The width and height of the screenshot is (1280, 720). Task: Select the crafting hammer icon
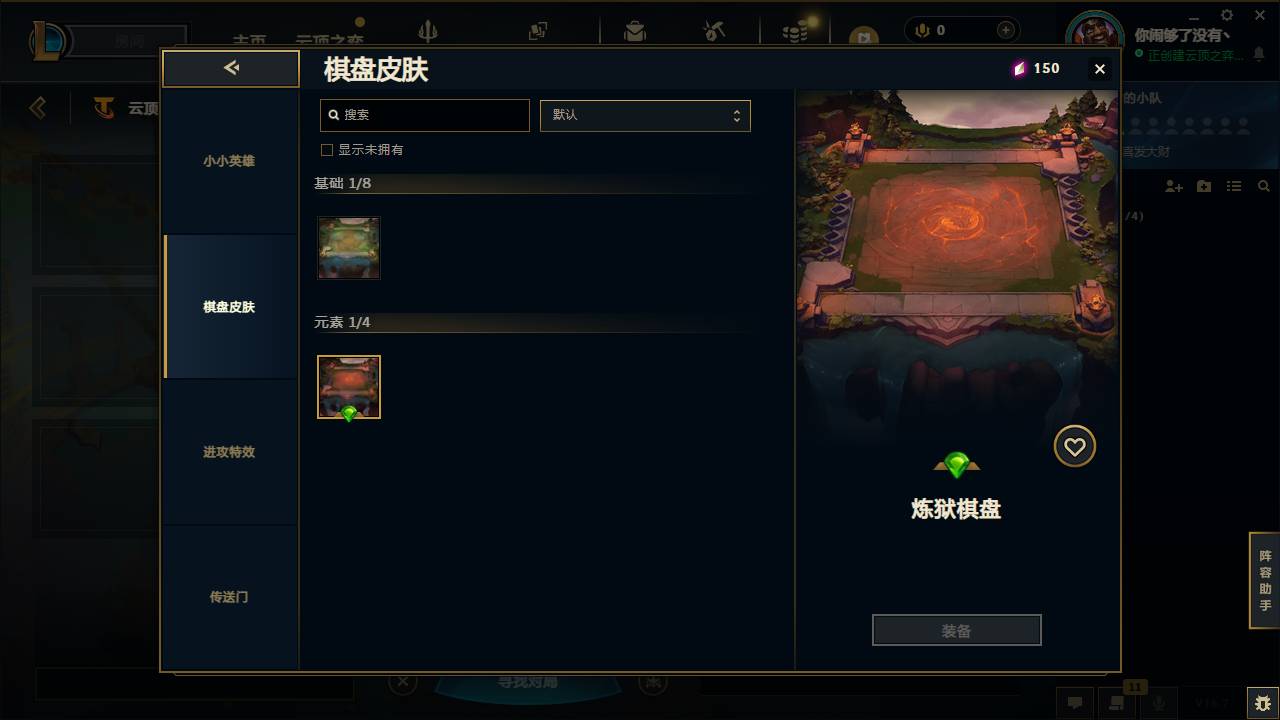(714, 31)
